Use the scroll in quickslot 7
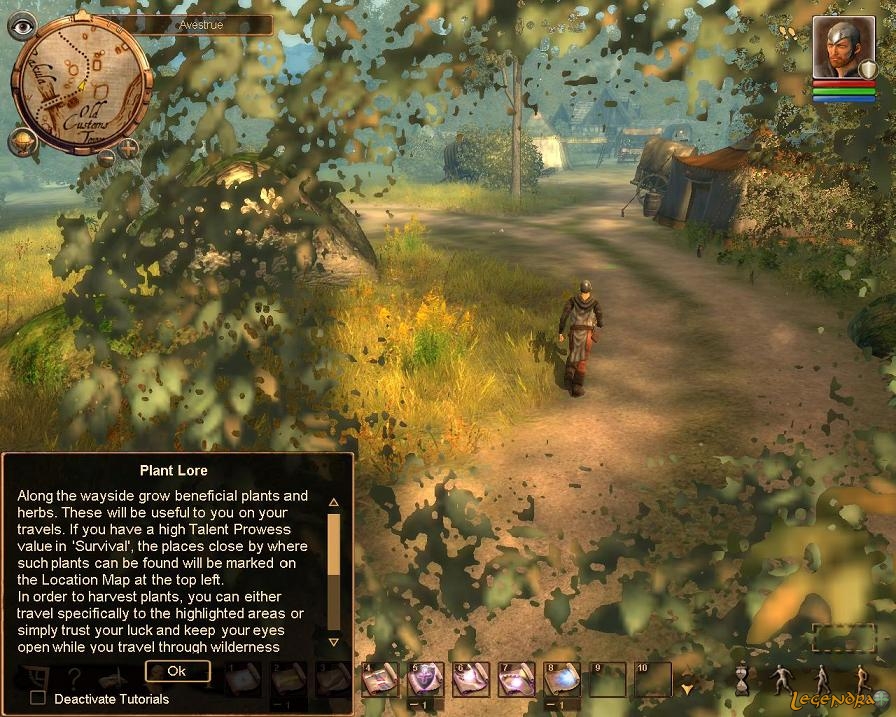The image size is (896, 717). 517,680
